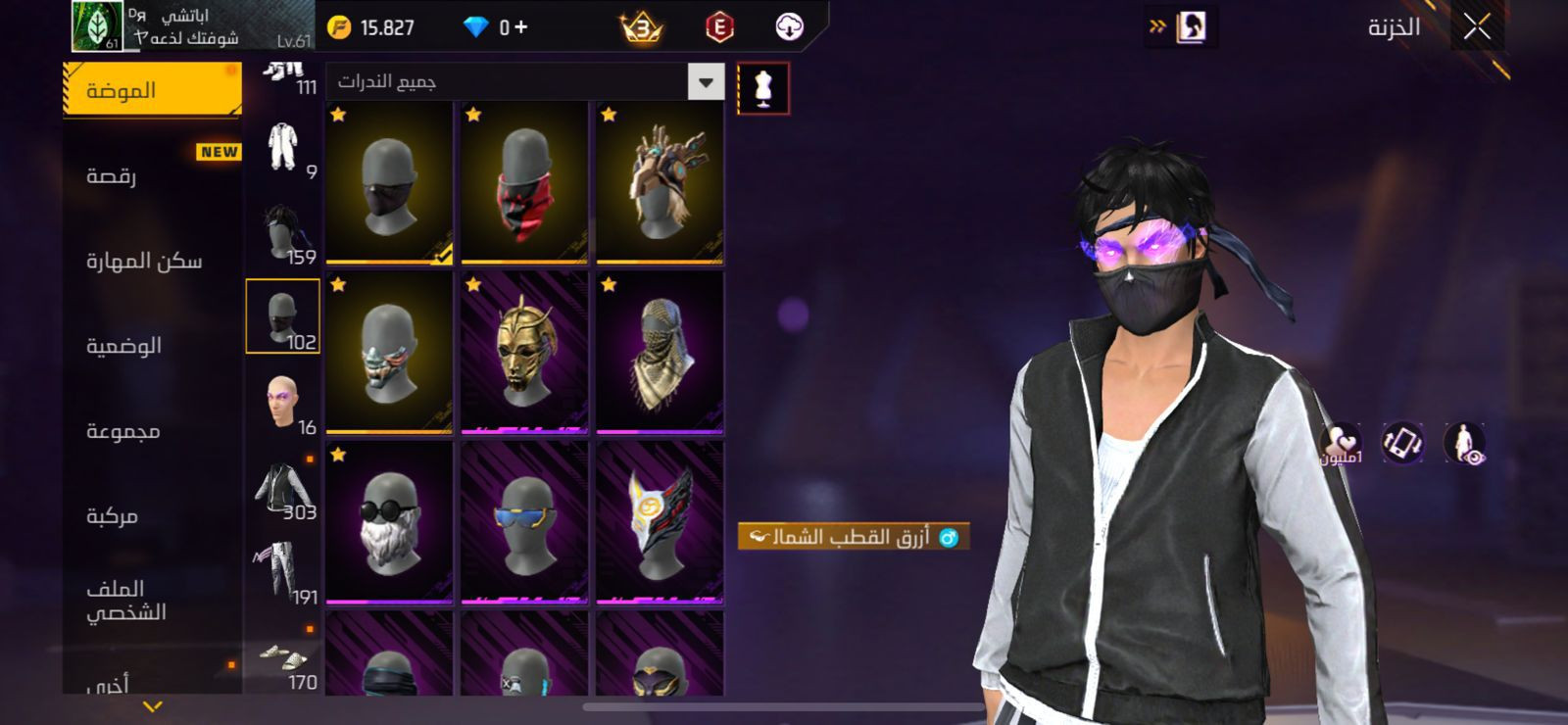The image size is (1568, 725).
Task: Tap the rotate character icon
Action: pyautogui.click(x=1402, y=443)
